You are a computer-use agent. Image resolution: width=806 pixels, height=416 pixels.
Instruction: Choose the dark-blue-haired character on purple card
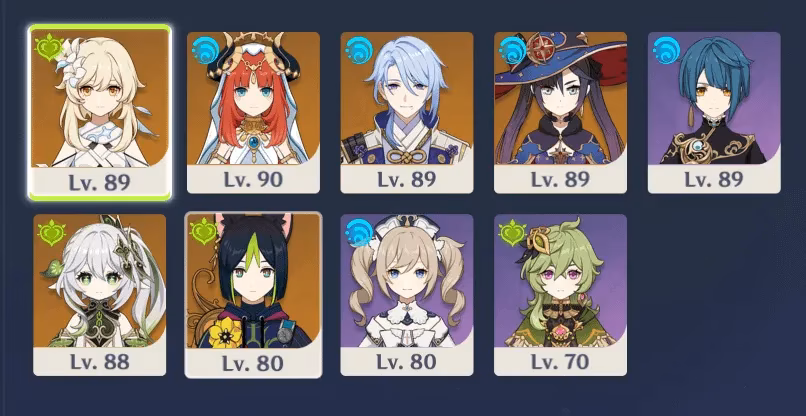[714, 111]
